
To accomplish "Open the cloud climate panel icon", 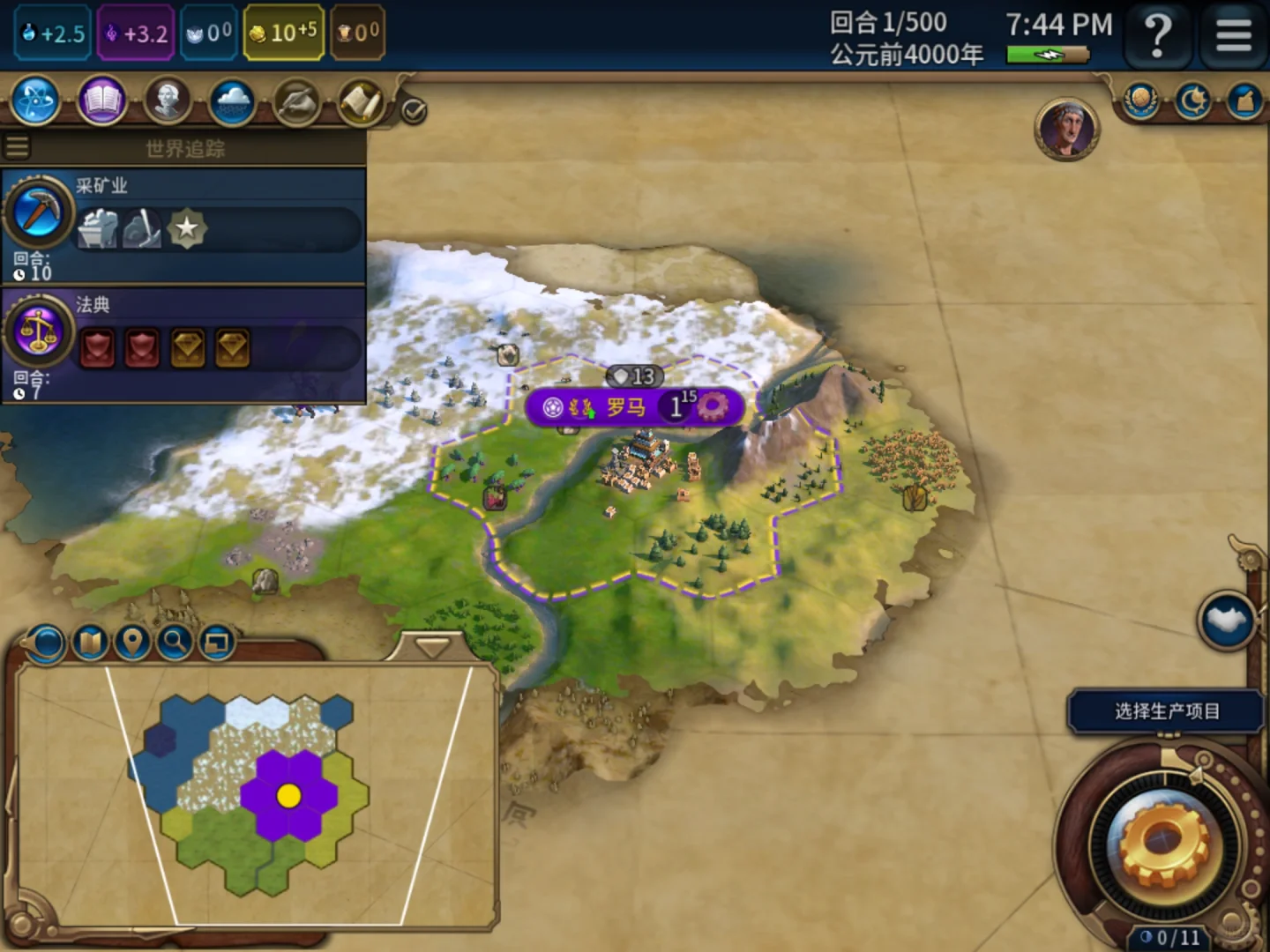I will (233, 101).
